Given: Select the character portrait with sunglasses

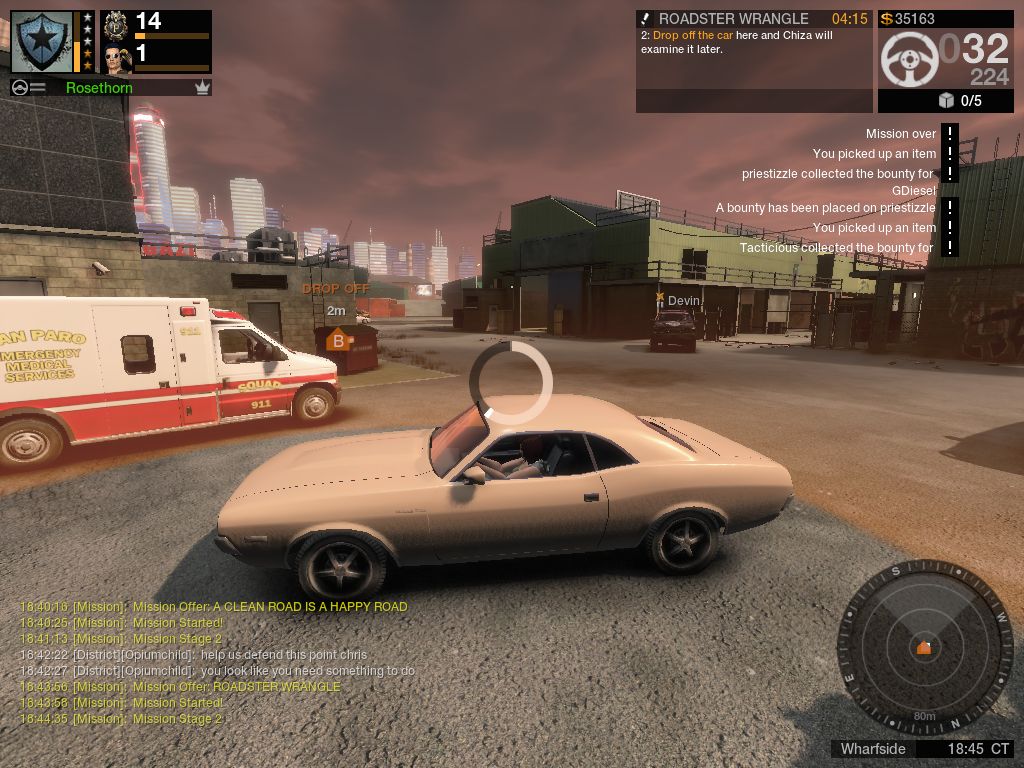Looking at the screenshot, I should coord(117,59).
